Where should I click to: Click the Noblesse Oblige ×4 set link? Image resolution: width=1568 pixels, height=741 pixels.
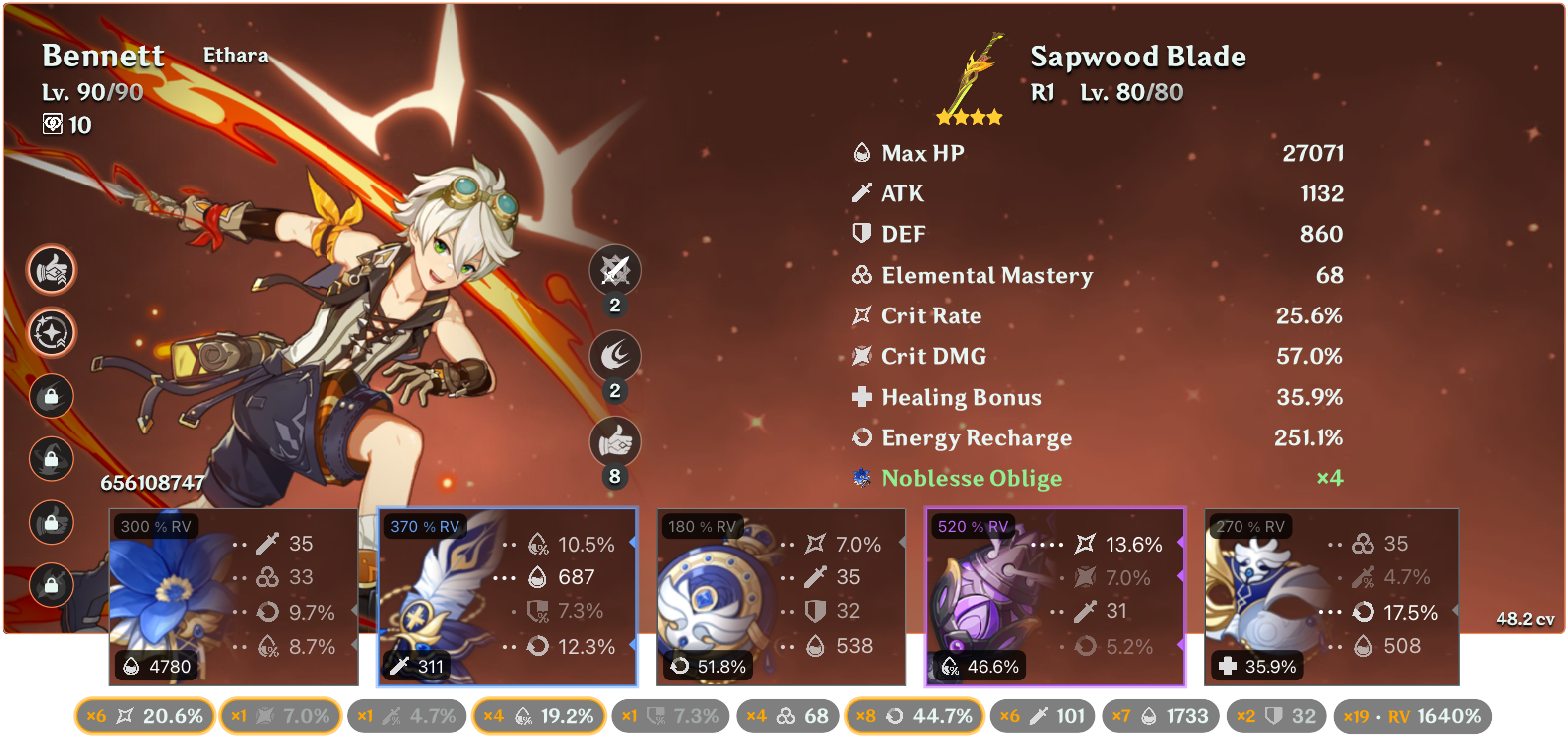point(972,478)
